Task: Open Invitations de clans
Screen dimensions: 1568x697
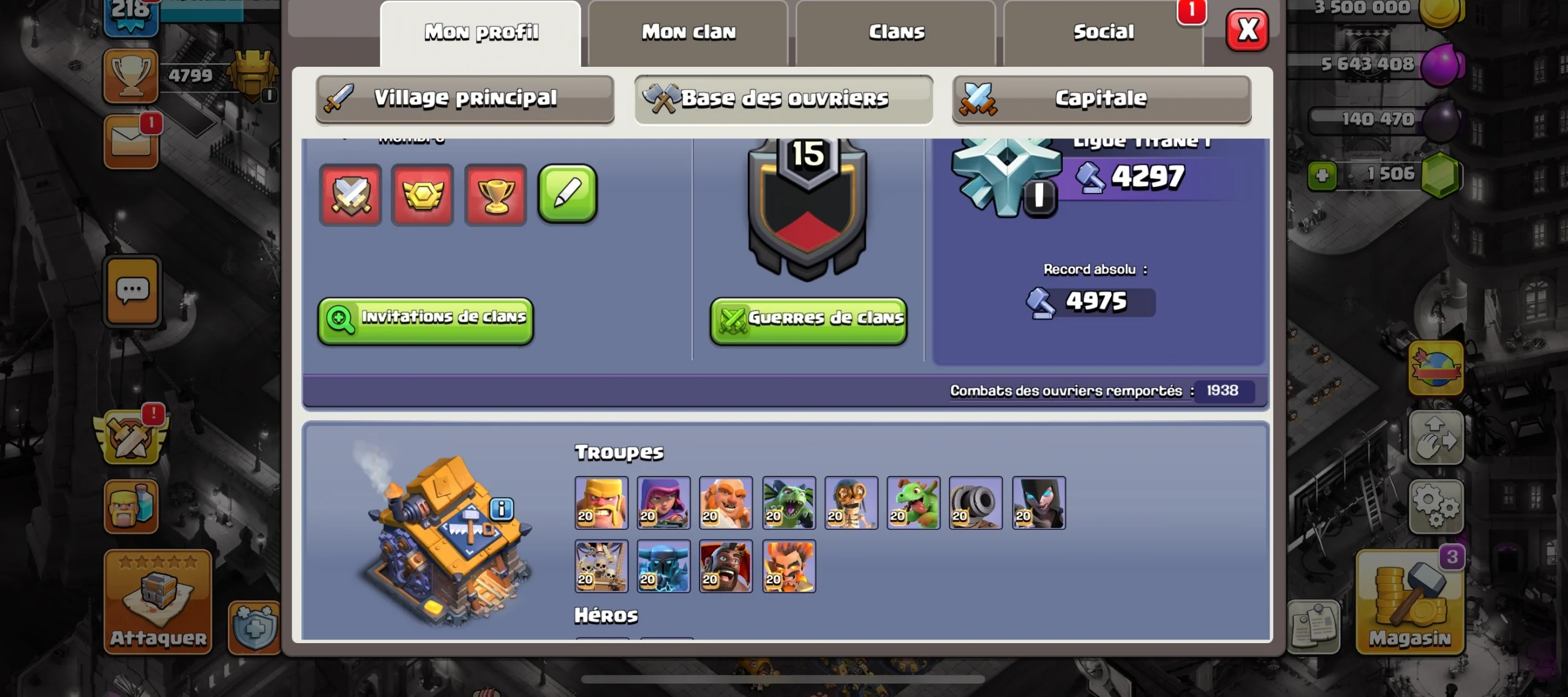Action: click(x=426, y=320)
